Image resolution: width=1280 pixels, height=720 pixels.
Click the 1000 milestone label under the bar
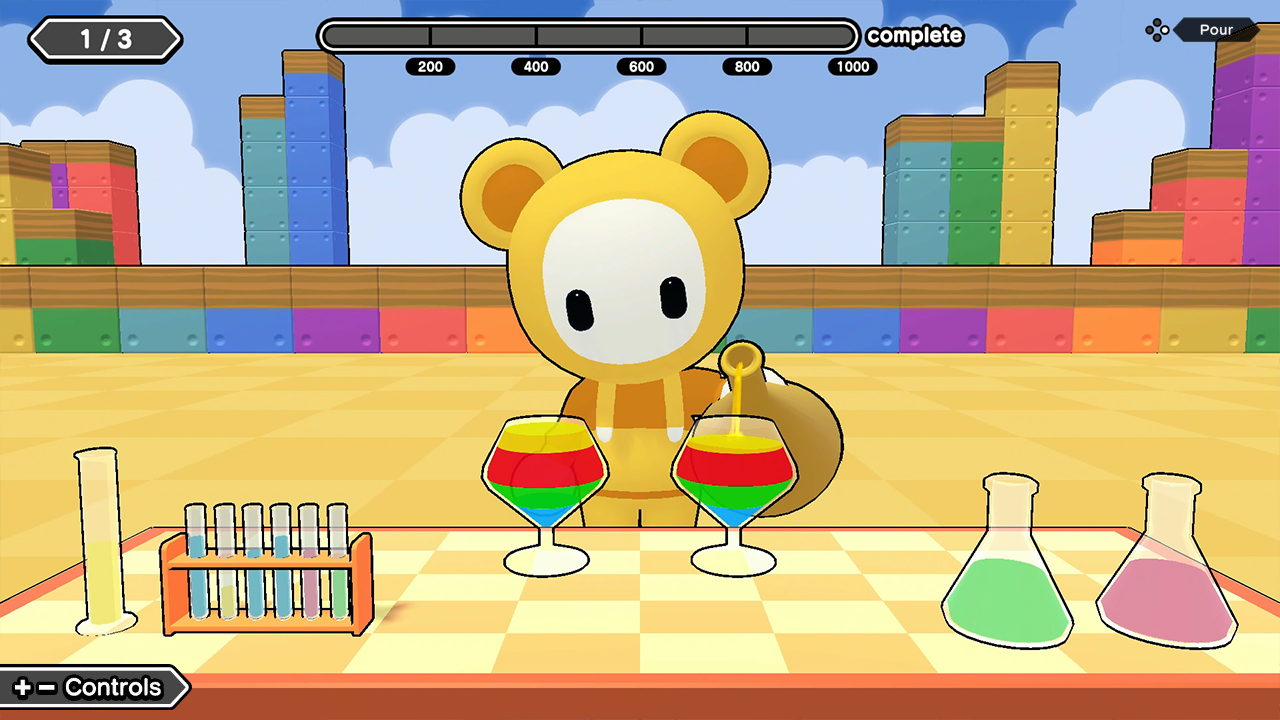pos(852,67)
